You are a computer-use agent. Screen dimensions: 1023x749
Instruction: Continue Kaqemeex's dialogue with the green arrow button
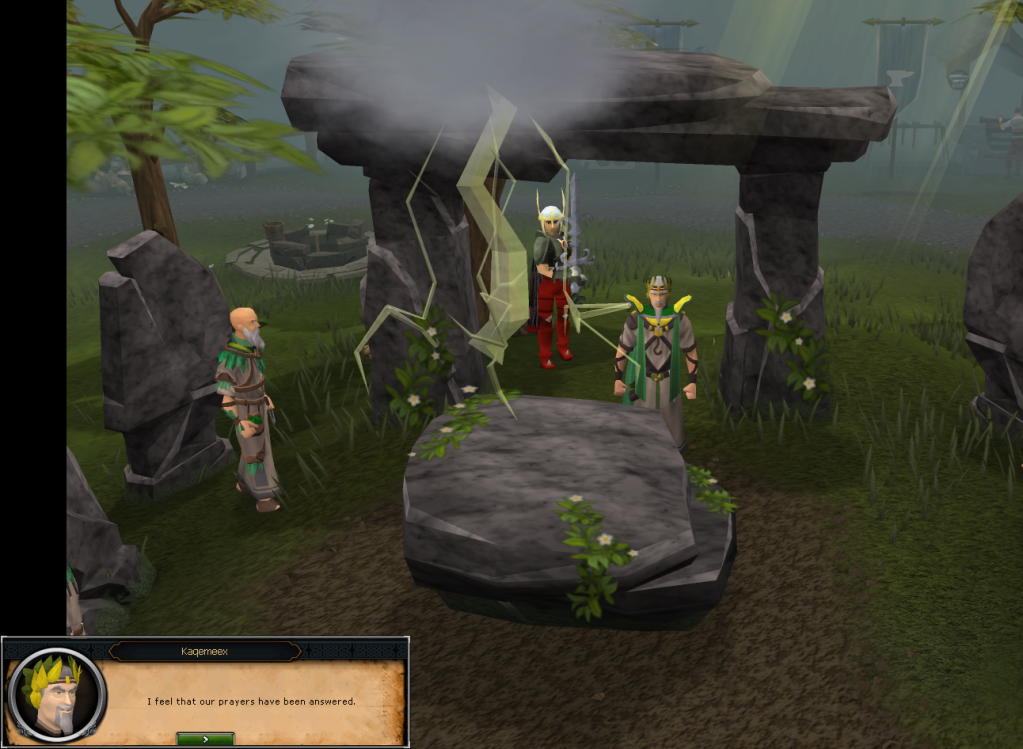click(205, 738)
